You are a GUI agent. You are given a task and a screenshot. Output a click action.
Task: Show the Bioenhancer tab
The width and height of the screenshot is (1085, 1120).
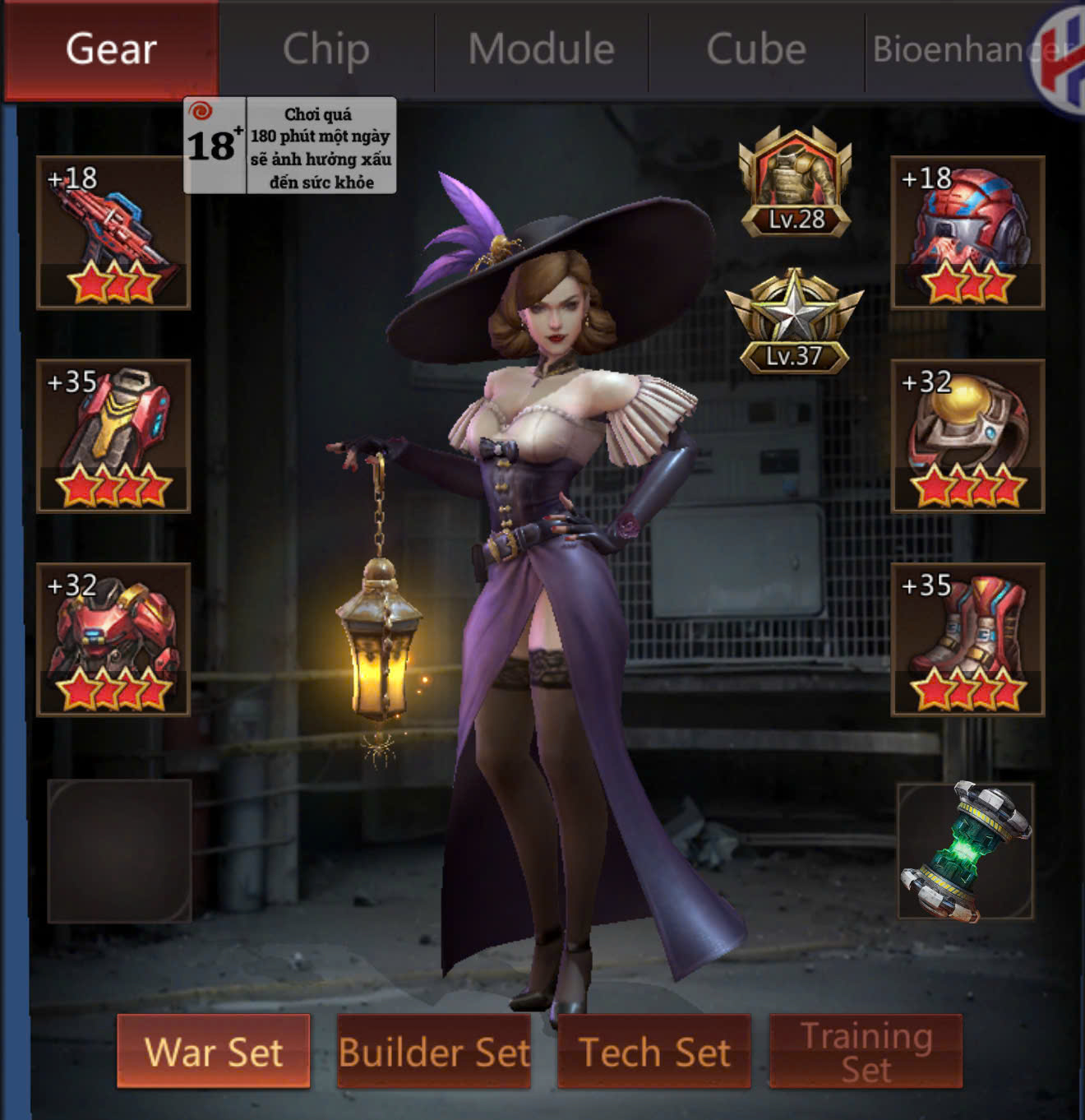953,49
